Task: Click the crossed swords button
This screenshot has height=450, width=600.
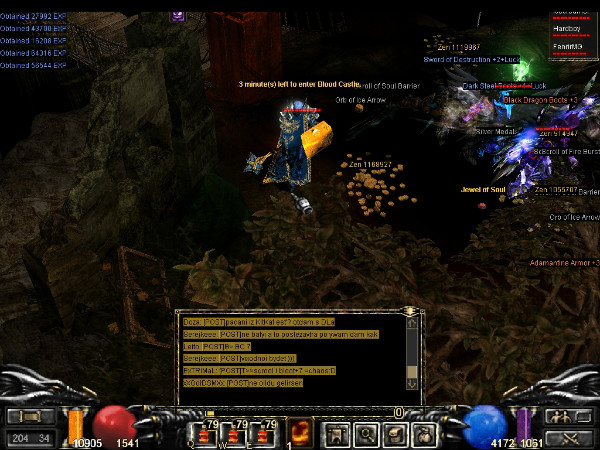Action: coord(566,437)
